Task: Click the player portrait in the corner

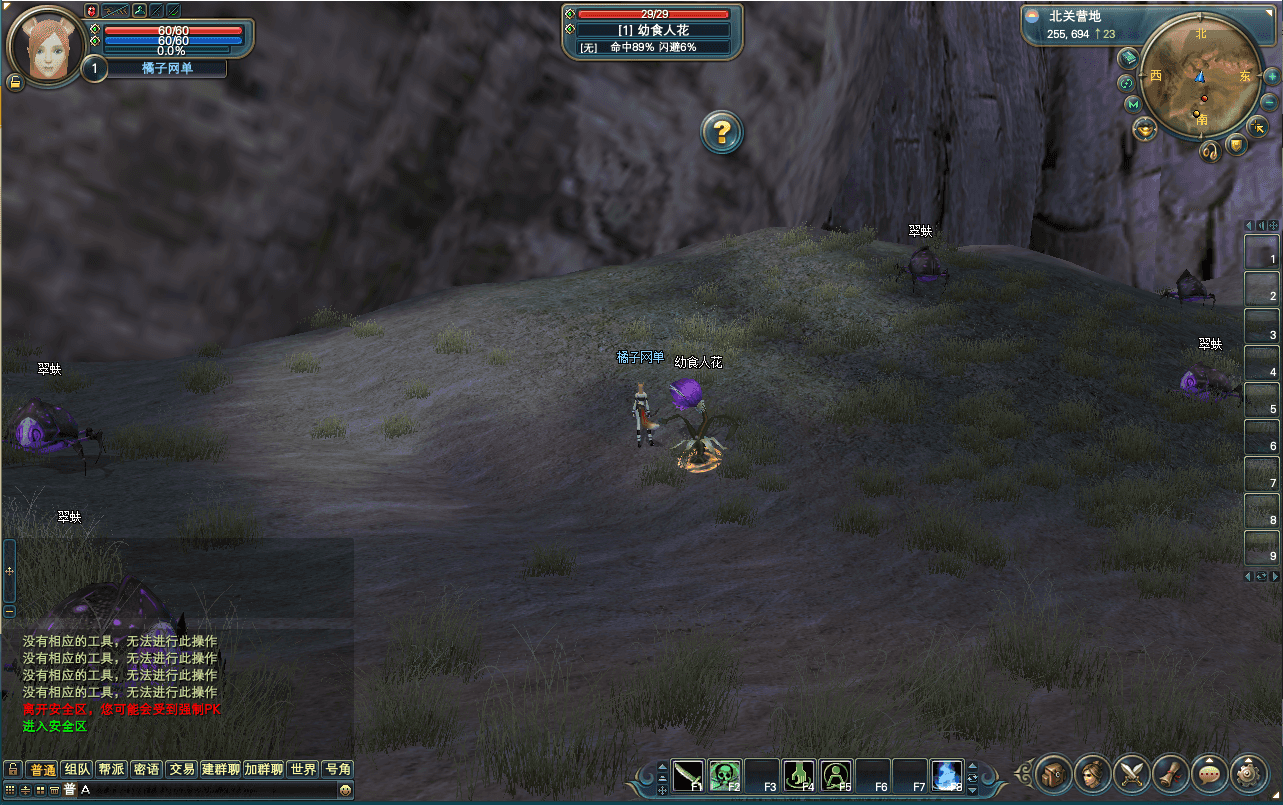Action: coord(45,46)
